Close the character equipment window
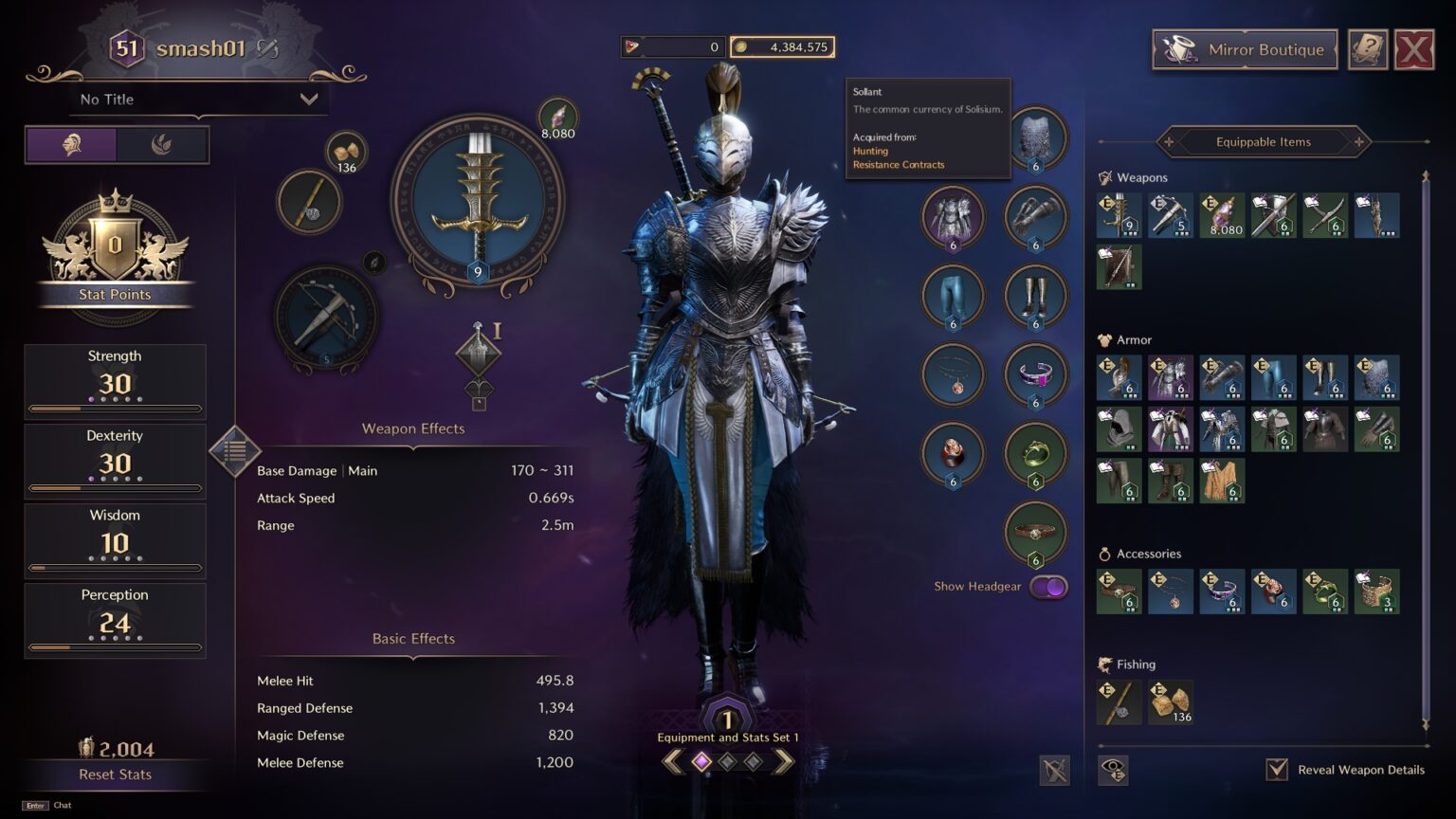The image size is (1456, 819). coord(1413,50)
